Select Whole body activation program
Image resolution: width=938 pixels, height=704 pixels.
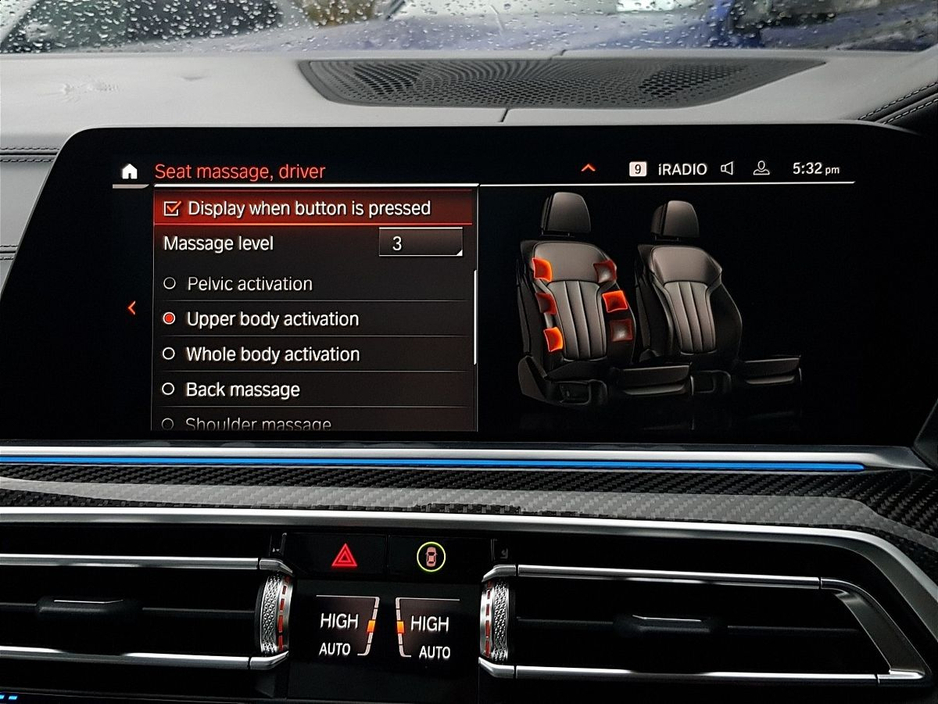pyautogui.click(x=272, y=354)
